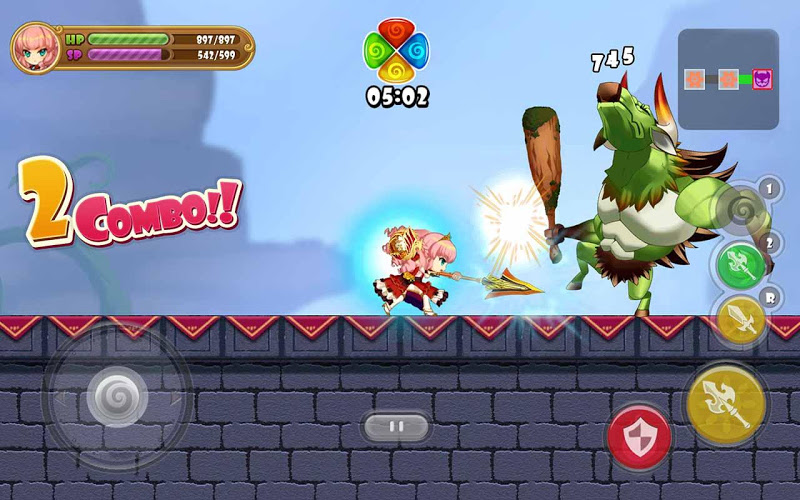Tap the four-colored element clover icon
The image size is (800, 500).
coord(396,53)
